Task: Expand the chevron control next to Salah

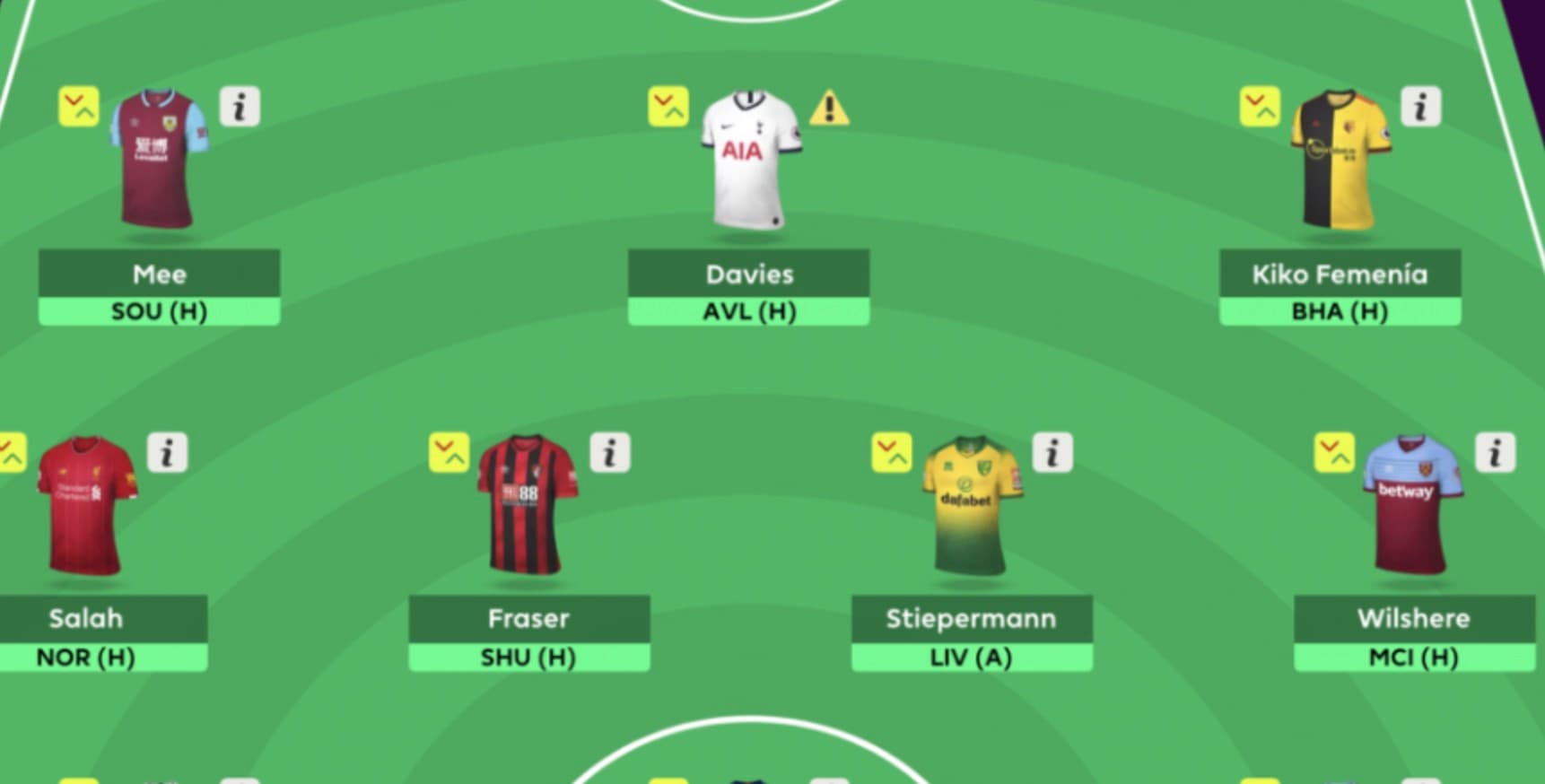Action: point(10,453)
